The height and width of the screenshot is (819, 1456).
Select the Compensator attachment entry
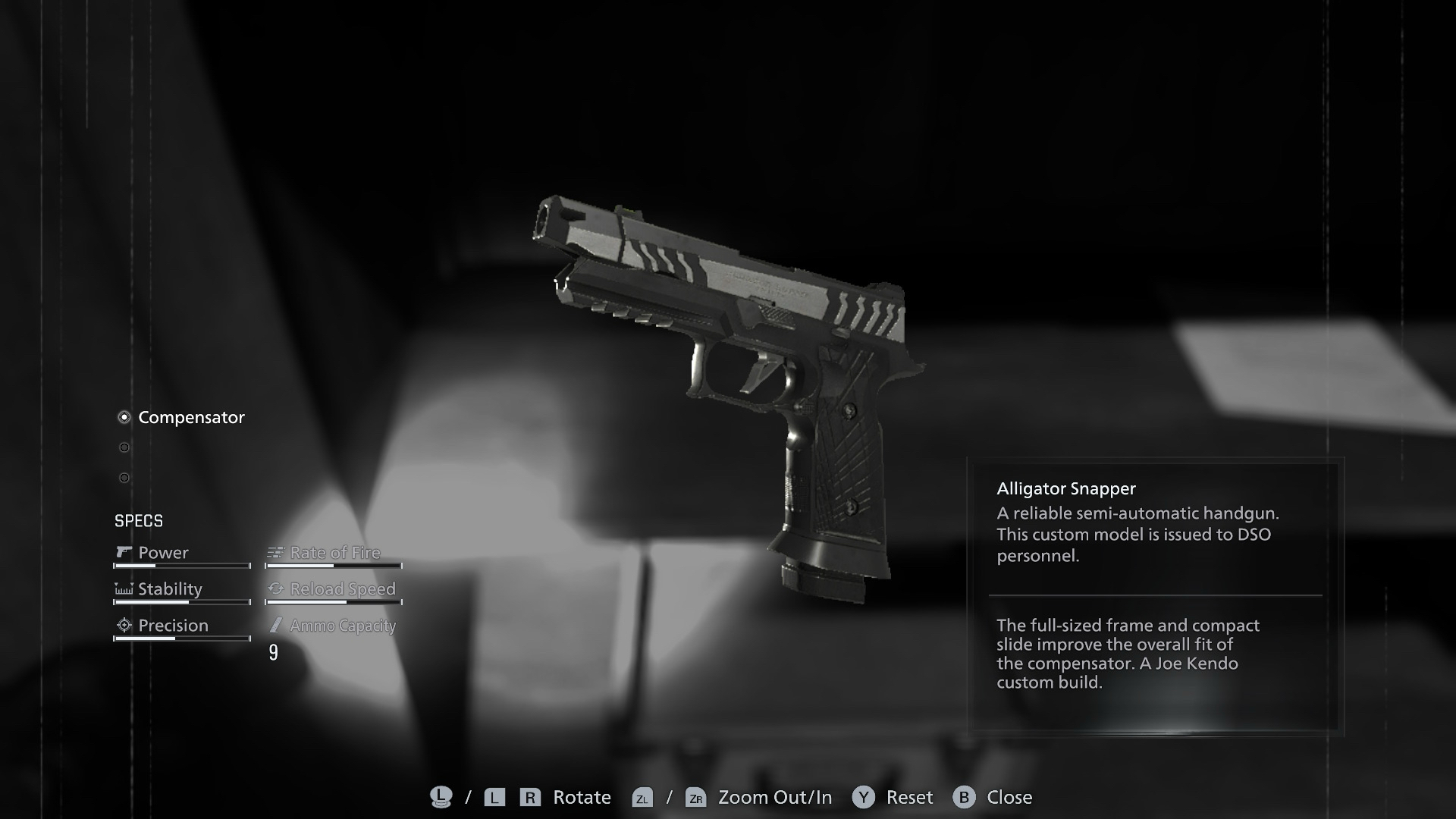[x=190, y=417]
